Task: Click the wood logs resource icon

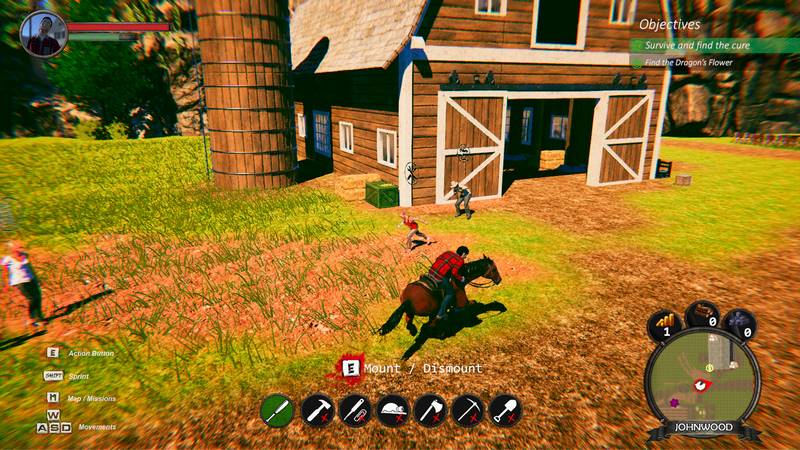Action: point(702,316)
